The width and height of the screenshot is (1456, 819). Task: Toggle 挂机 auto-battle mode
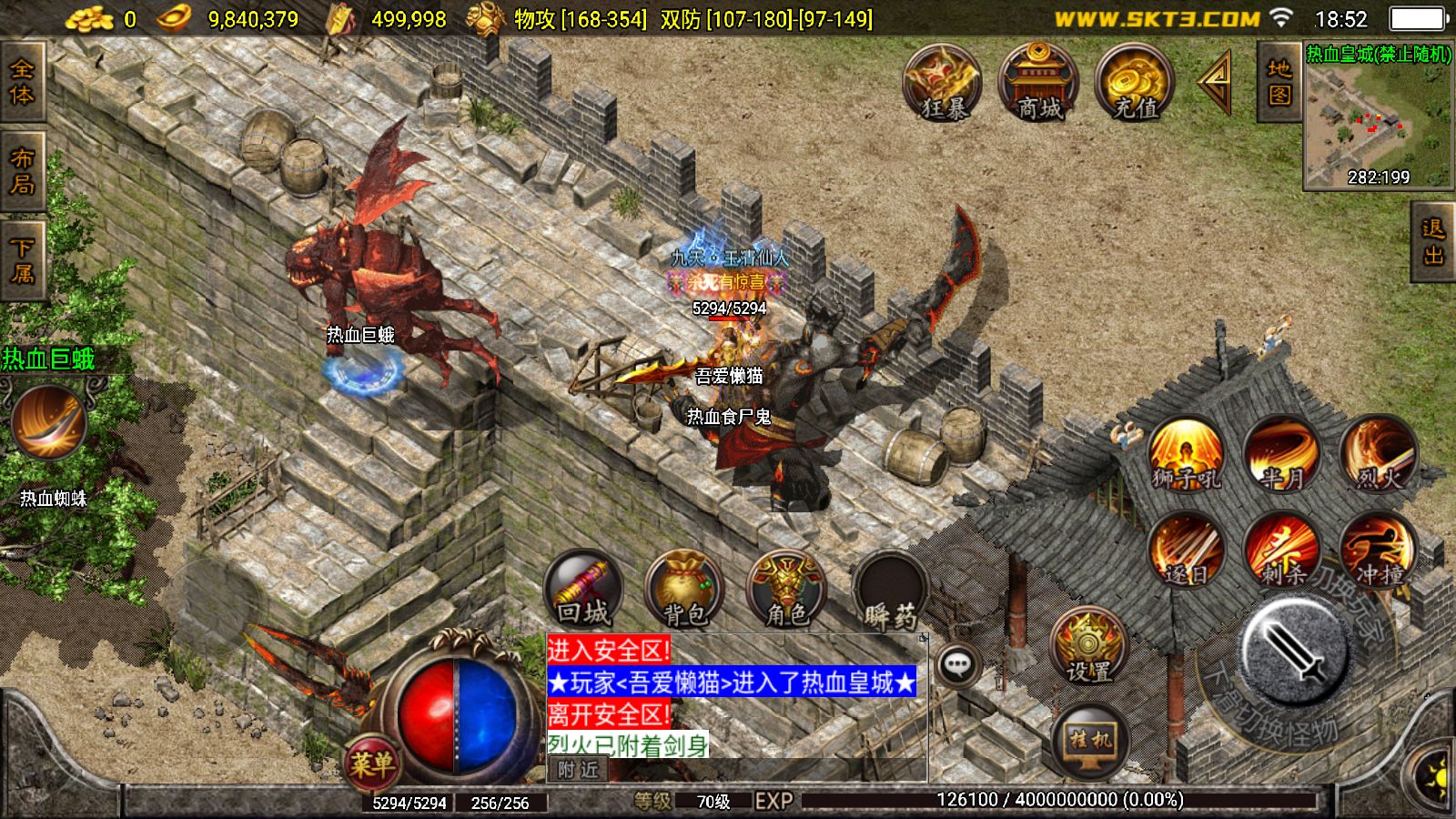1089,739
